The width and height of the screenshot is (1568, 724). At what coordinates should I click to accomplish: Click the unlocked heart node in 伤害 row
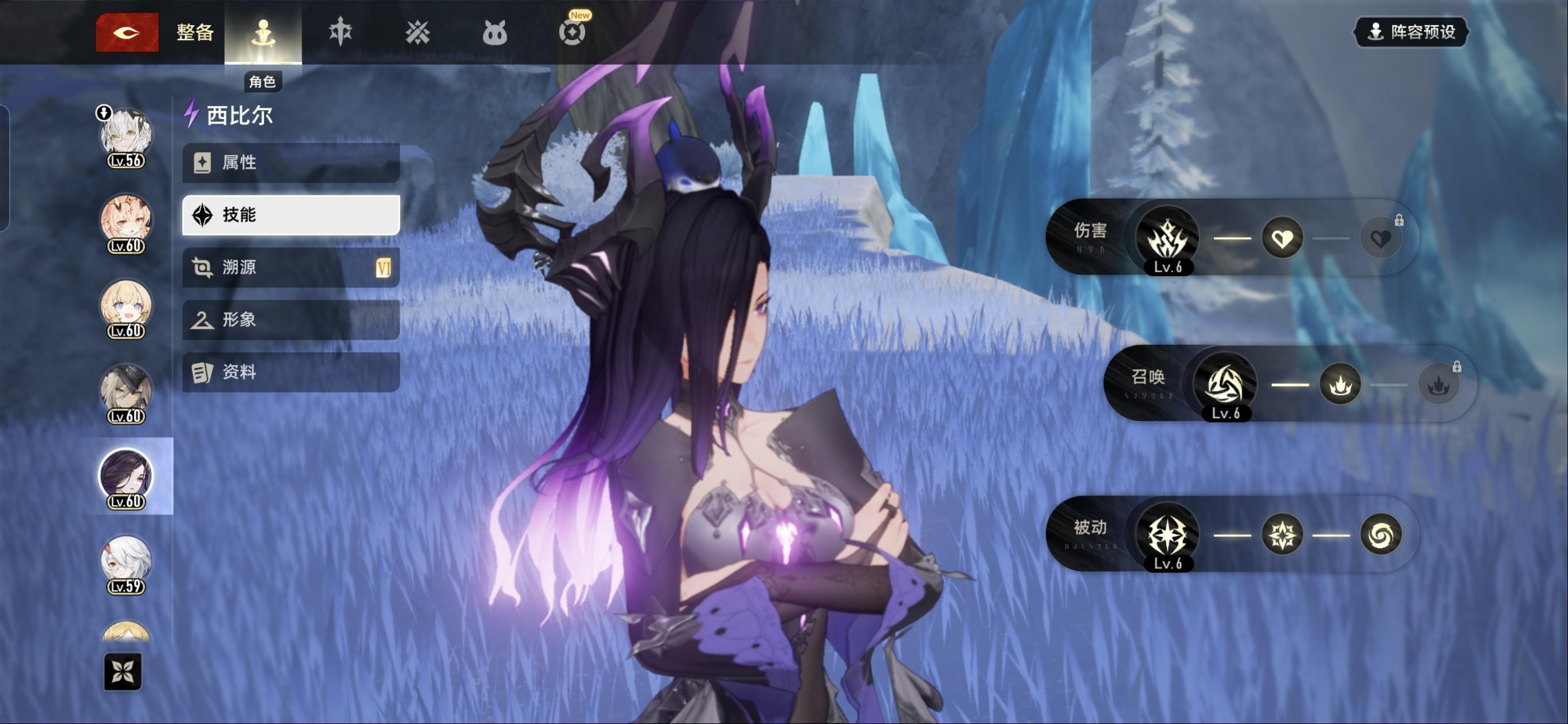click(1282, 238)
